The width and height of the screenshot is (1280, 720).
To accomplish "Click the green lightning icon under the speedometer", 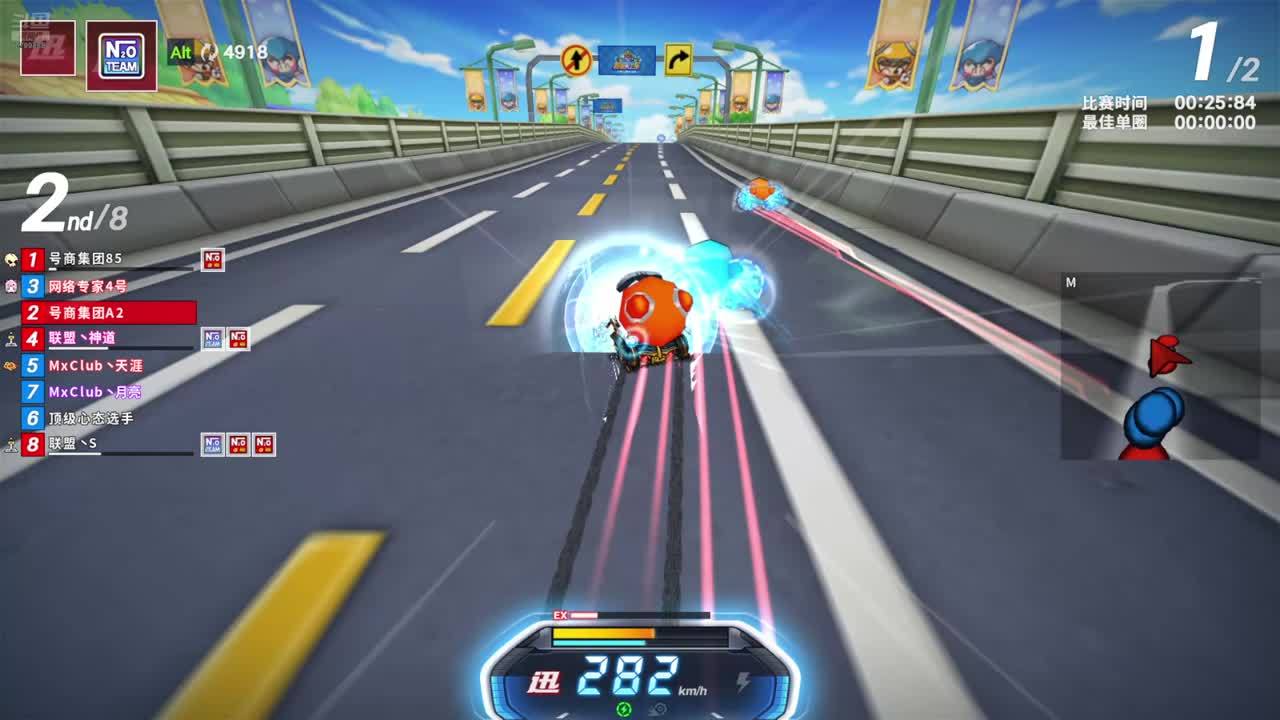I will [624, 709].
